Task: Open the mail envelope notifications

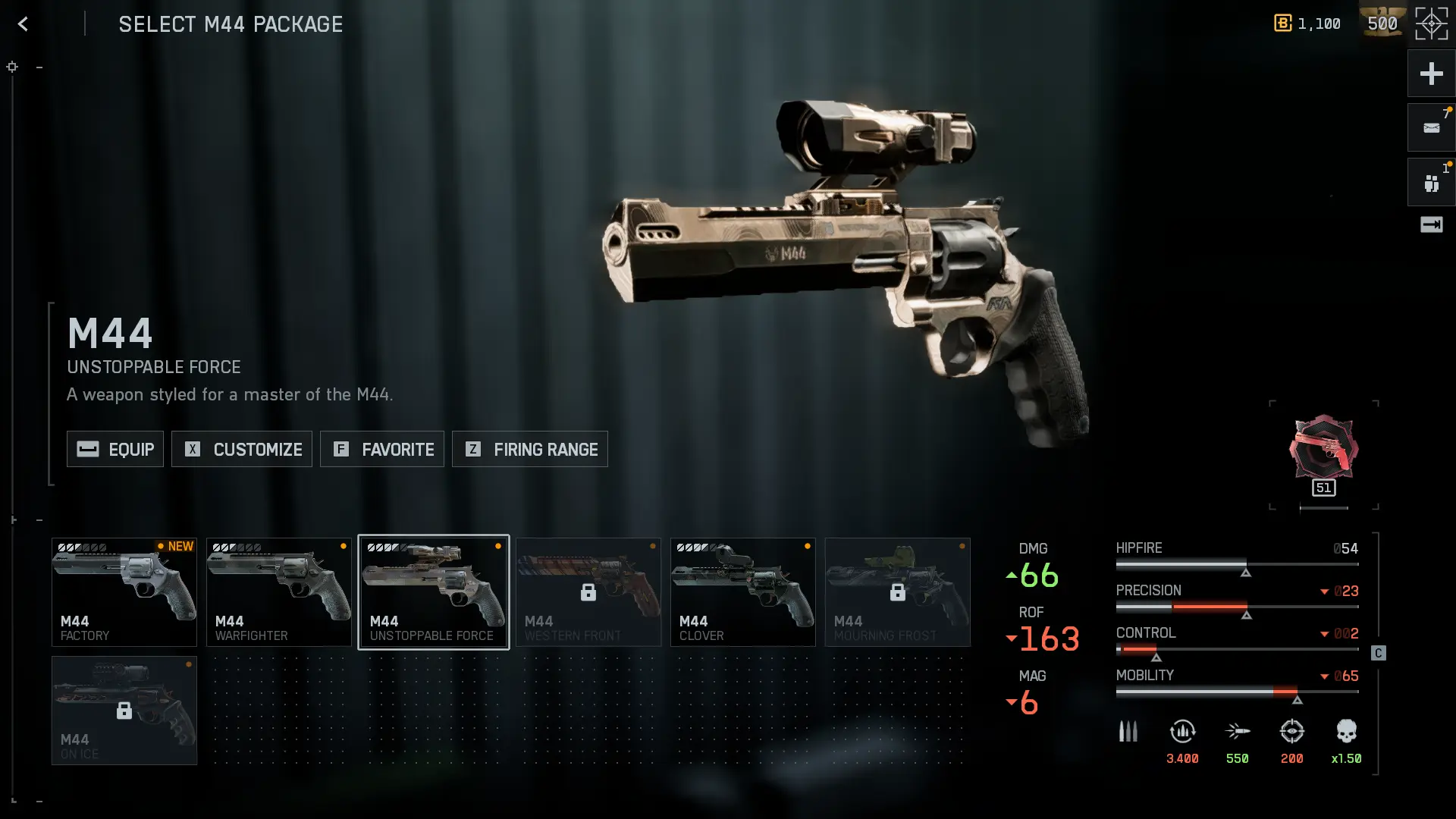Action: pyautogui.click(x=1431, y=128)
